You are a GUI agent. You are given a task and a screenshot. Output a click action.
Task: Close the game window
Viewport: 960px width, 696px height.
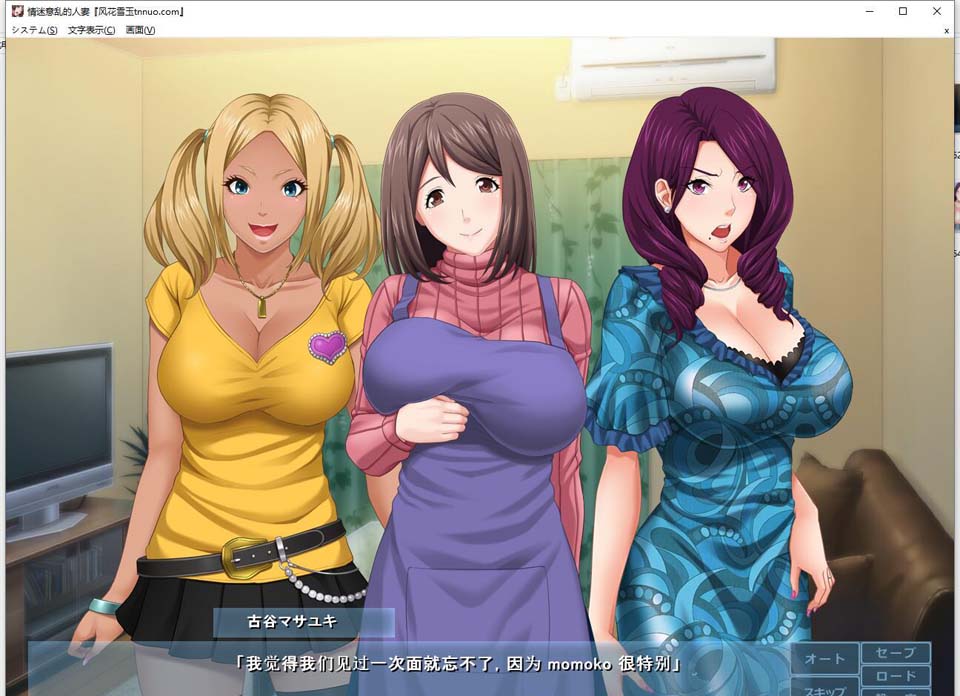[936, 11]
